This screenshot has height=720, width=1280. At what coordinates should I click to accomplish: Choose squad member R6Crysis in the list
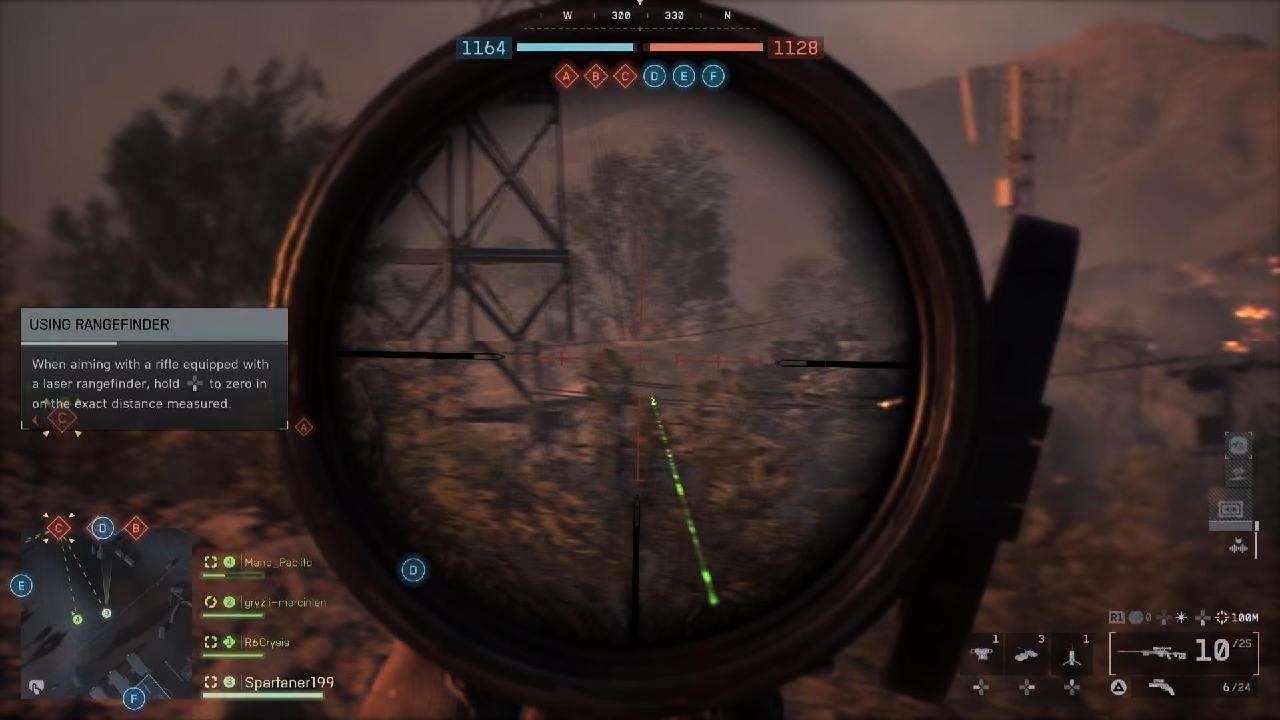[x=266, y=643]
